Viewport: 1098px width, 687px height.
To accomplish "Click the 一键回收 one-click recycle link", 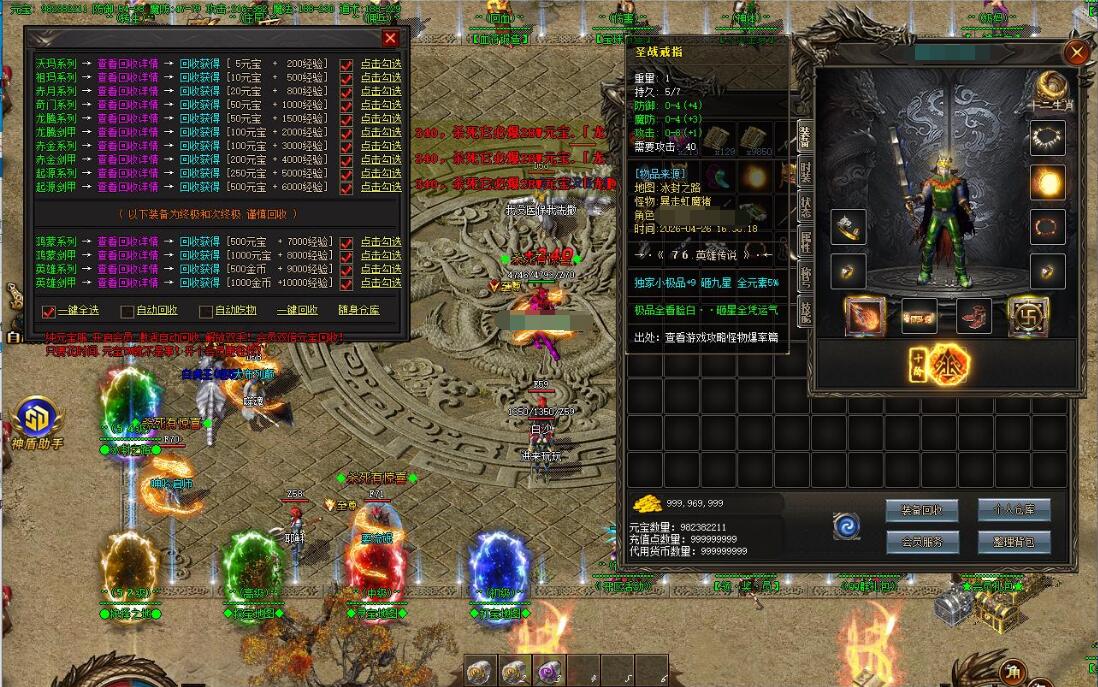I will click(297, 310).
